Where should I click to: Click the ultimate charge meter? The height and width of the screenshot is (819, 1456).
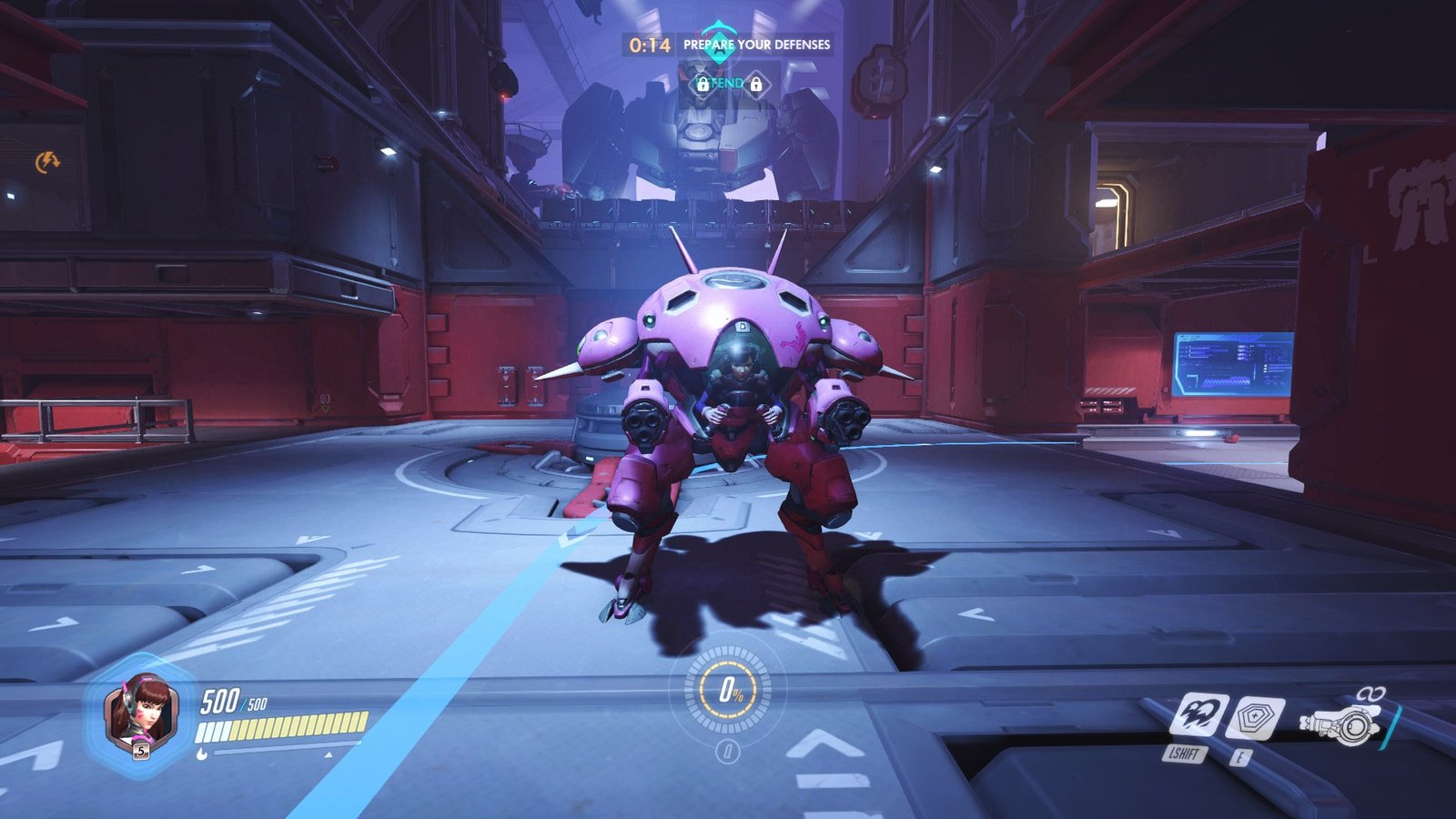(728, 692)
